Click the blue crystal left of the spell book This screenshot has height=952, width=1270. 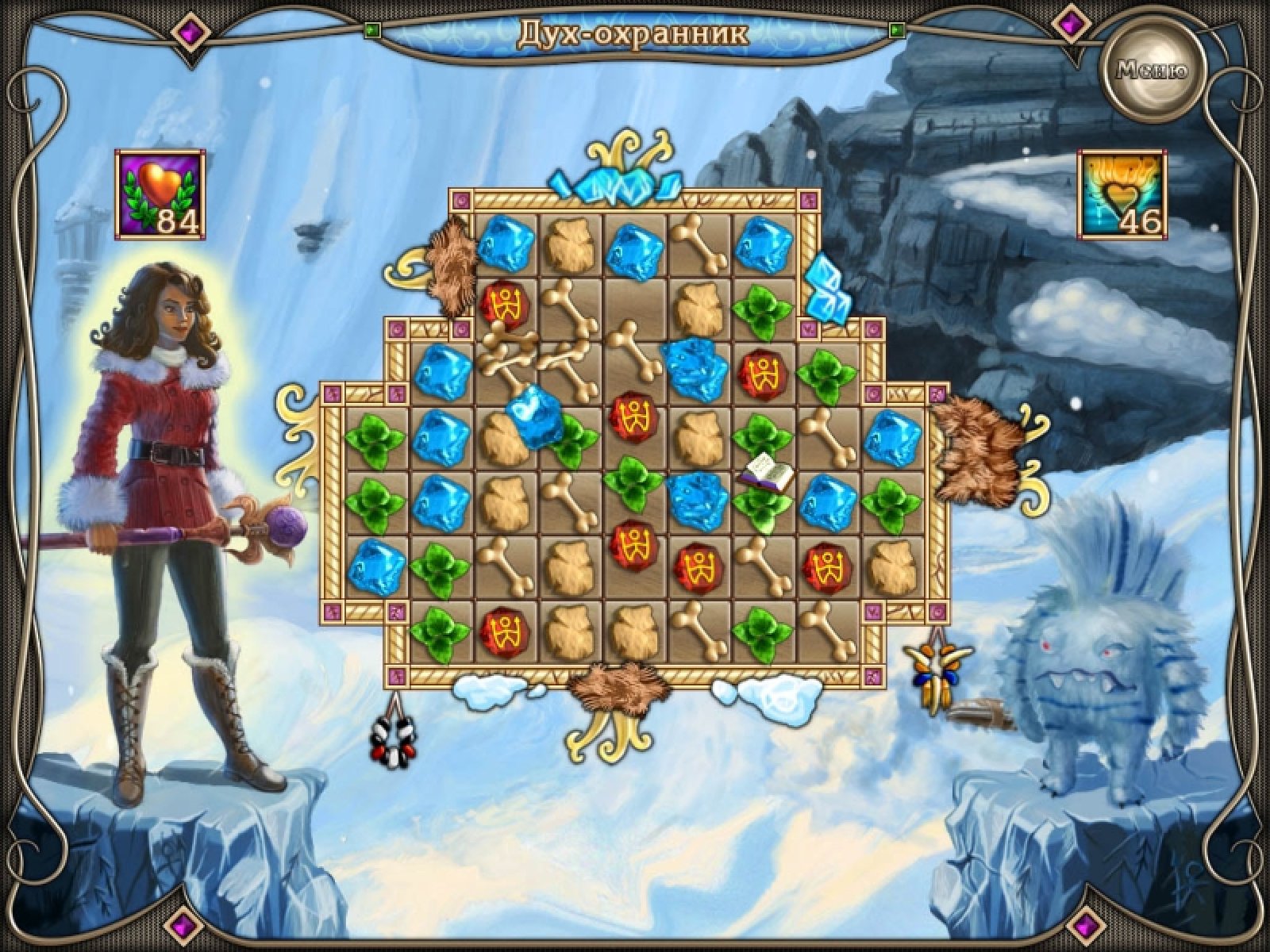(x=698, y=501)
